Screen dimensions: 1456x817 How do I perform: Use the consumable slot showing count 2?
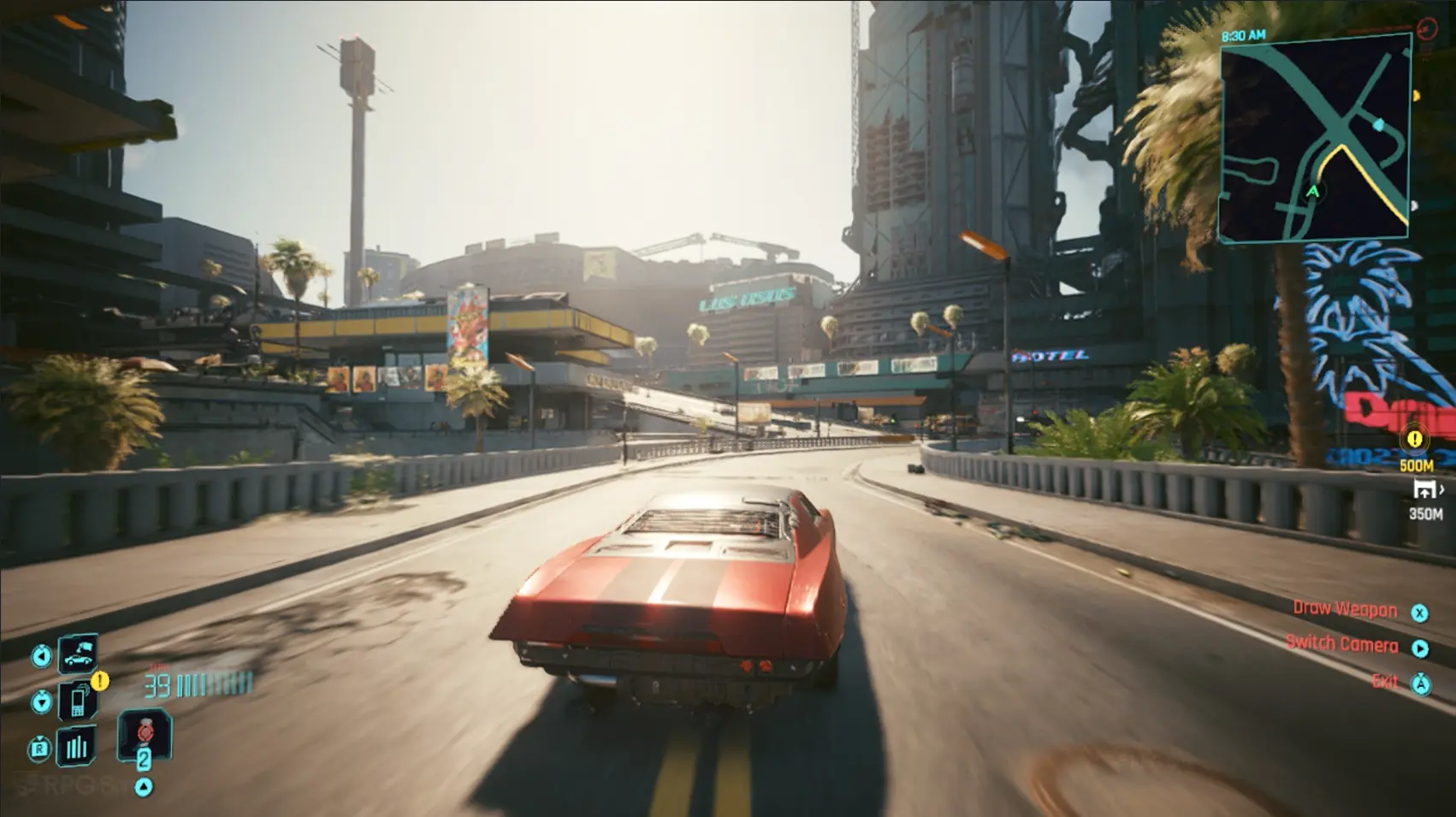pos(144,736)
